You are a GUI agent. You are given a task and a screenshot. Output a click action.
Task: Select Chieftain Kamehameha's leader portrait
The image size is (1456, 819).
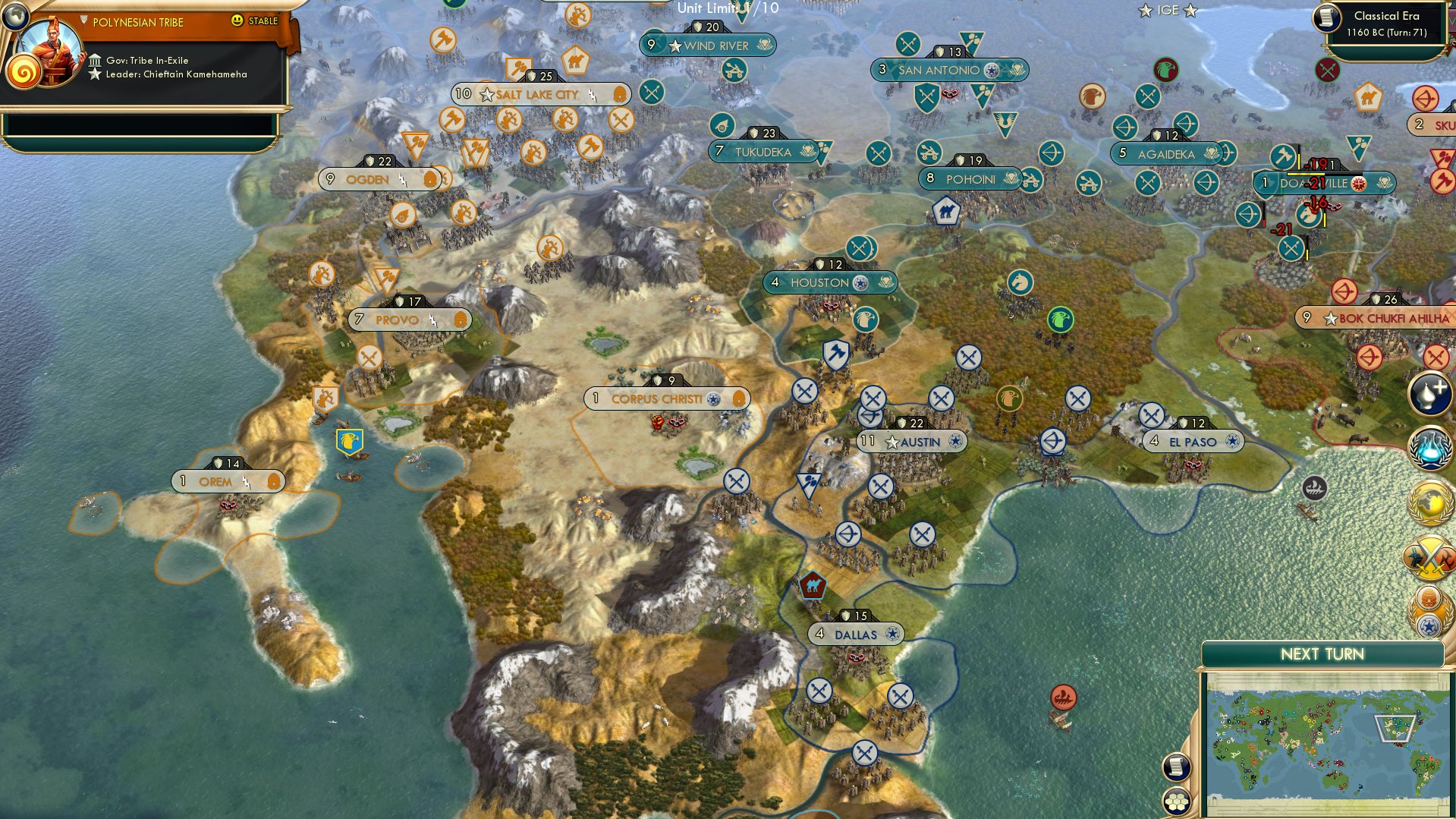(x=53, y=50)
